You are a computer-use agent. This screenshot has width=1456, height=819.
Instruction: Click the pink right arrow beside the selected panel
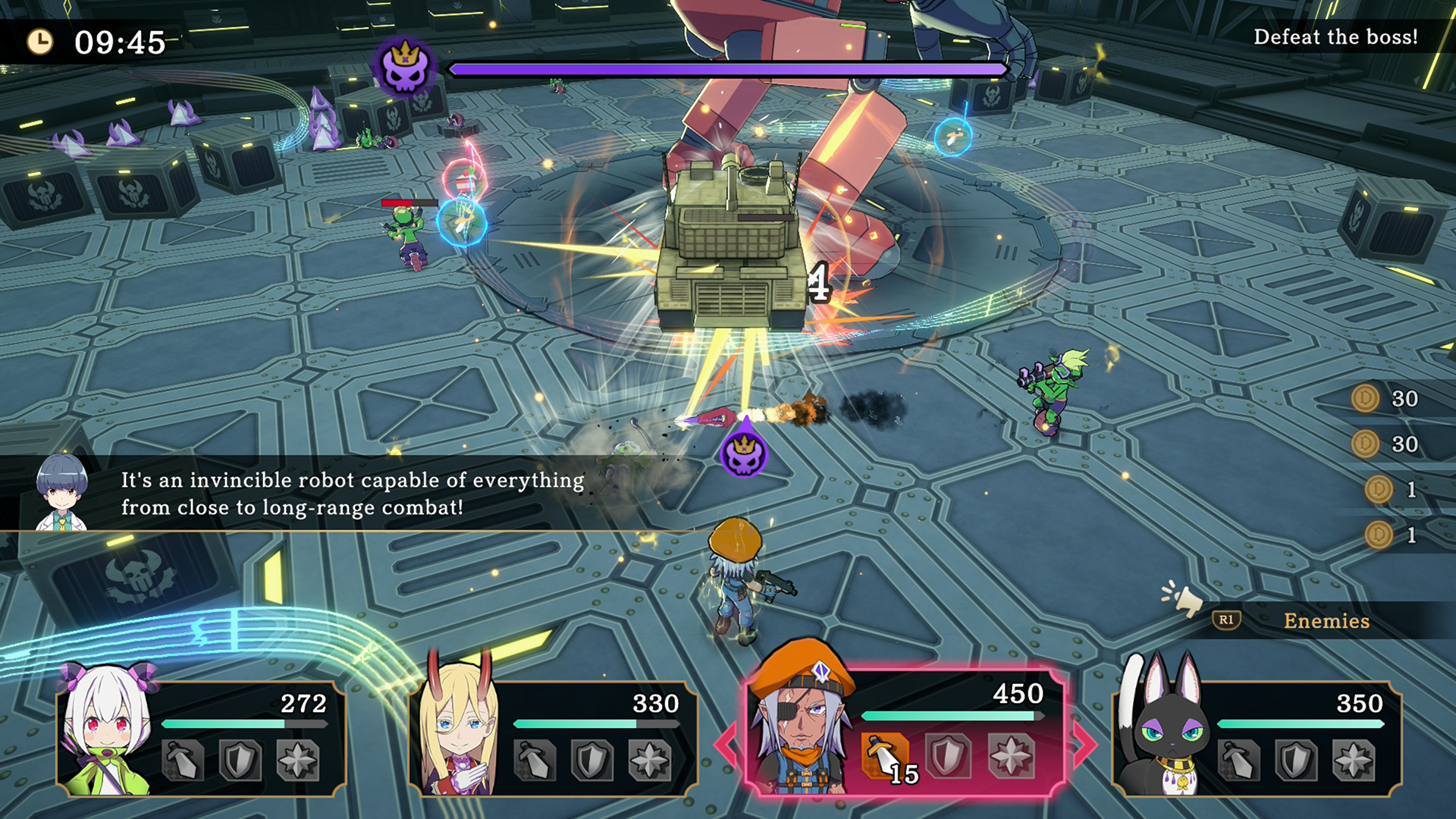coord(1084,745)
